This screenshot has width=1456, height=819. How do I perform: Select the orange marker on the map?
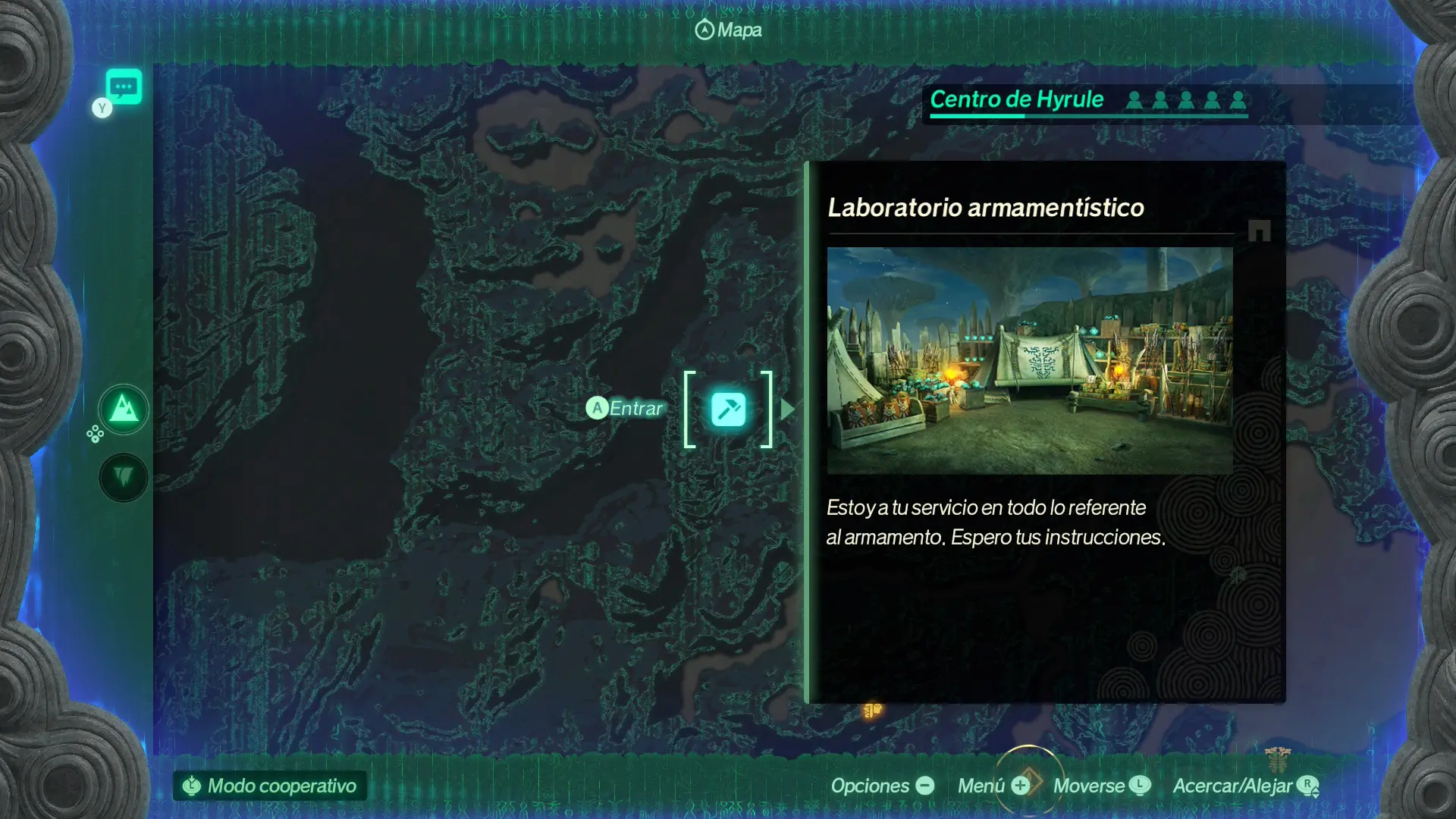872,710
